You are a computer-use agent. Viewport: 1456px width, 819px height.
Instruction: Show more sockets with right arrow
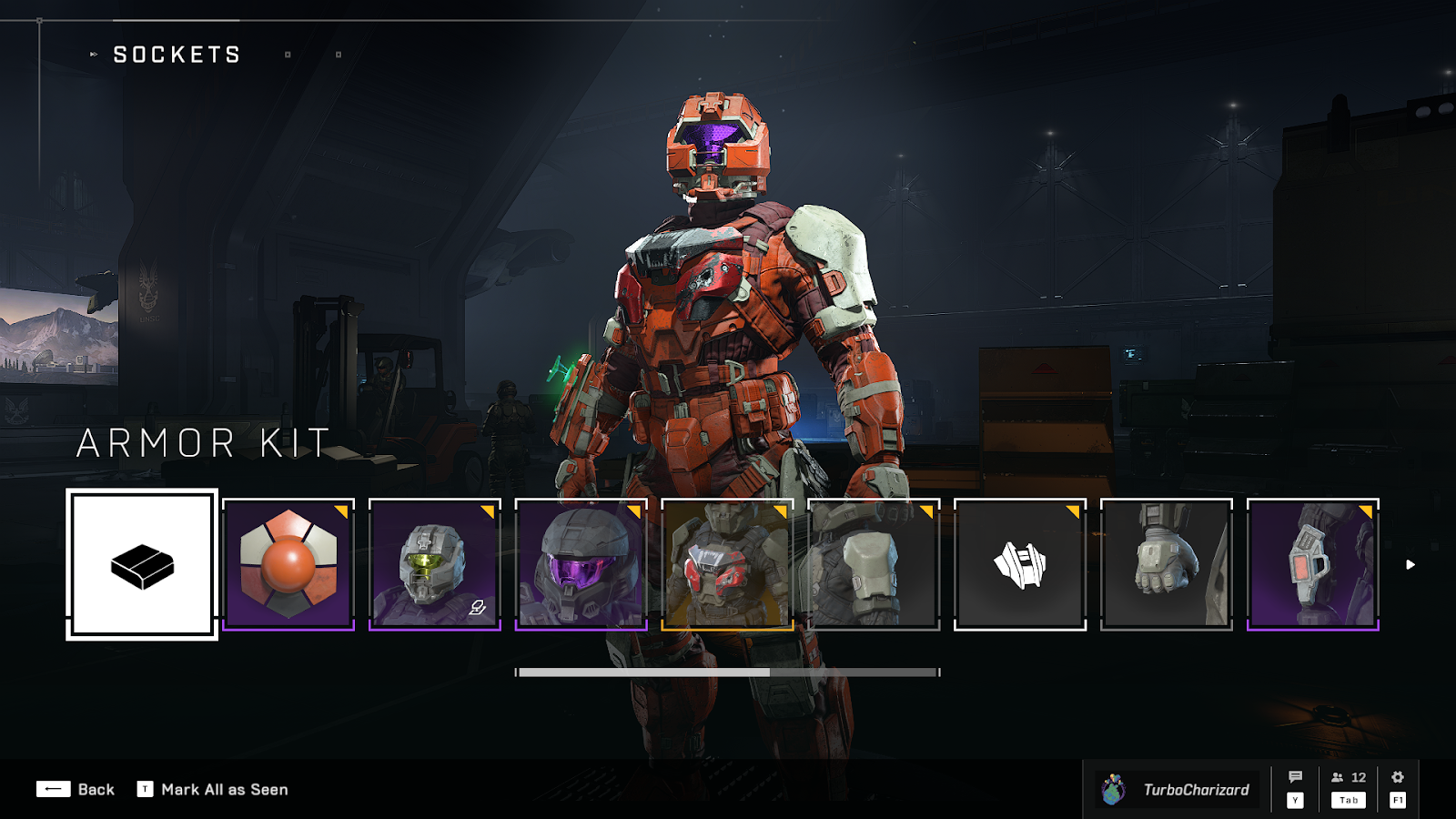tap(1410, 565)
